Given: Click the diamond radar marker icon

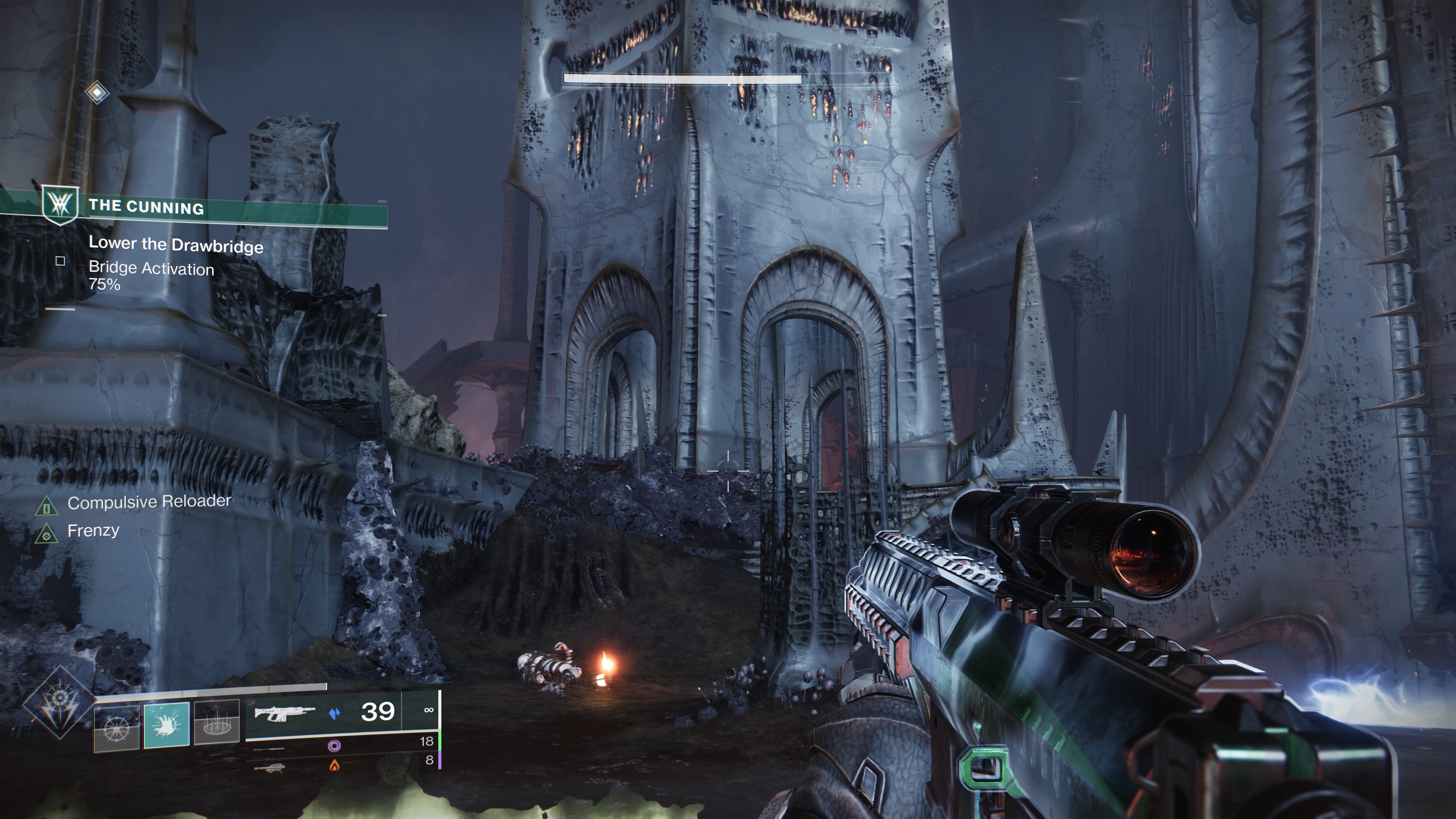Looking at the screenshot, I should pos(97,92).
